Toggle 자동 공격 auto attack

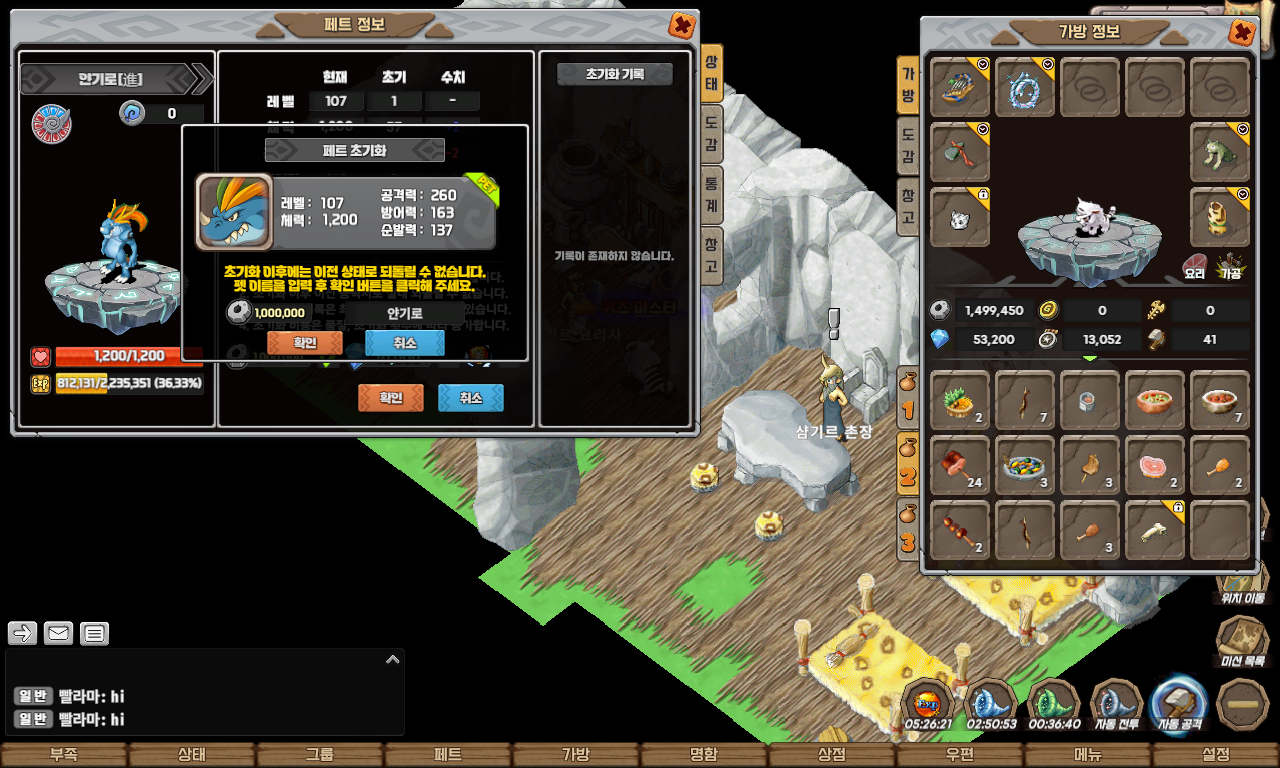1179,707
